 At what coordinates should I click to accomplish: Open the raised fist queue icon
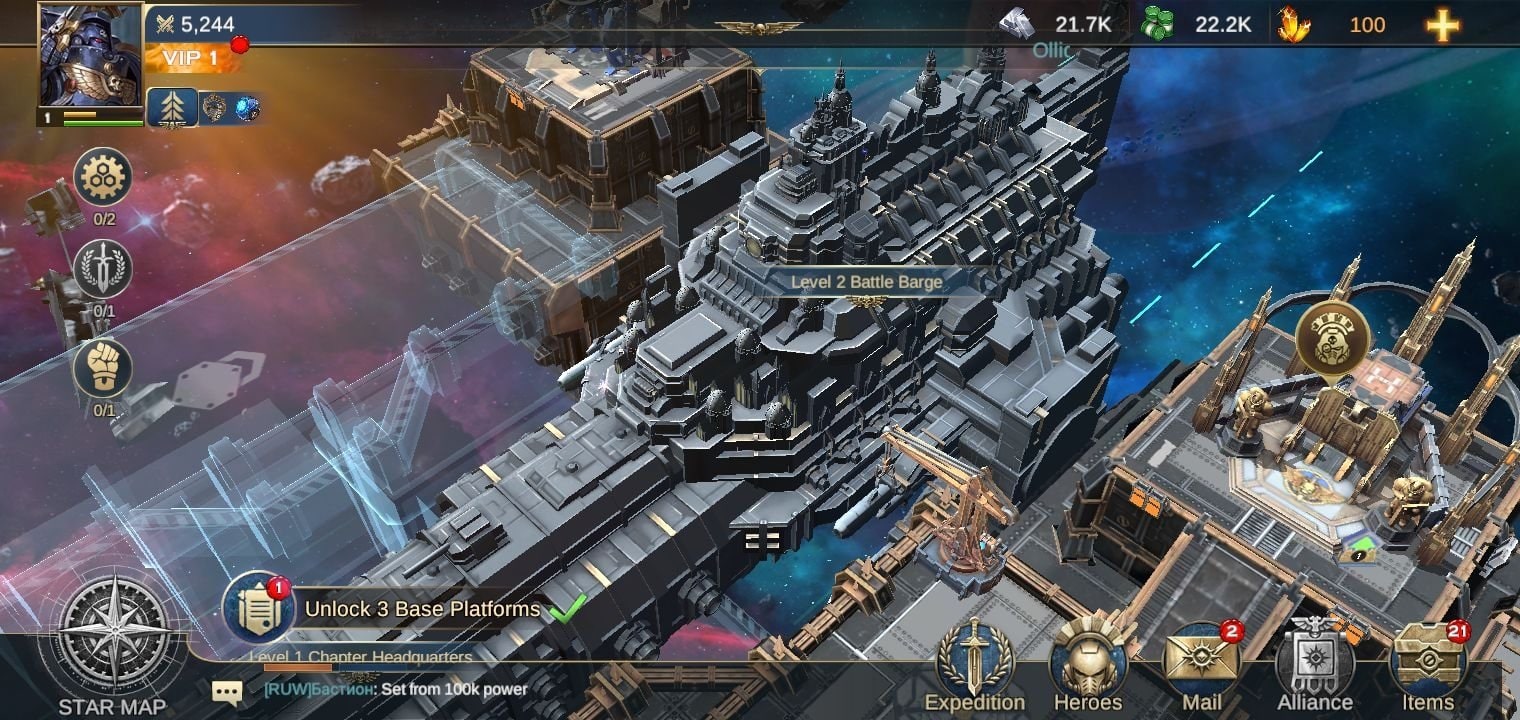point(103,368)
